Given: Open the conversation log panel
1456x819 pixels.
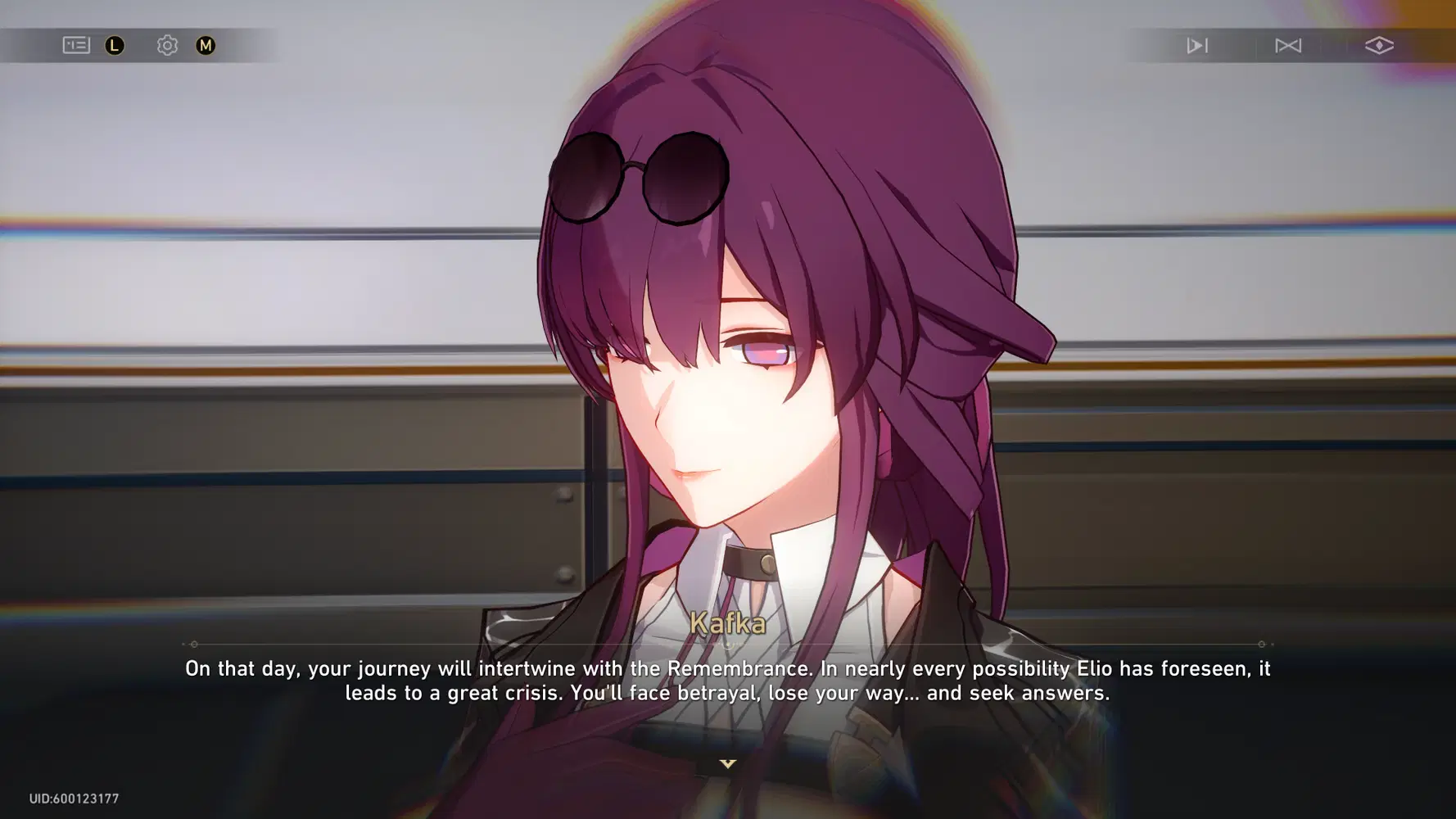Looking at the screenshot, I should coord(77,45).
